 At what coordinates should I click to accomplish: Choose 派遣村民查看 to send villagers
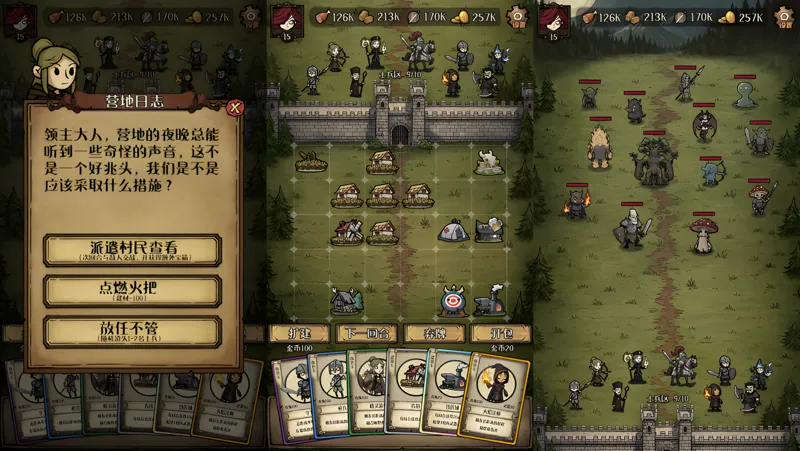pos(132,250)
